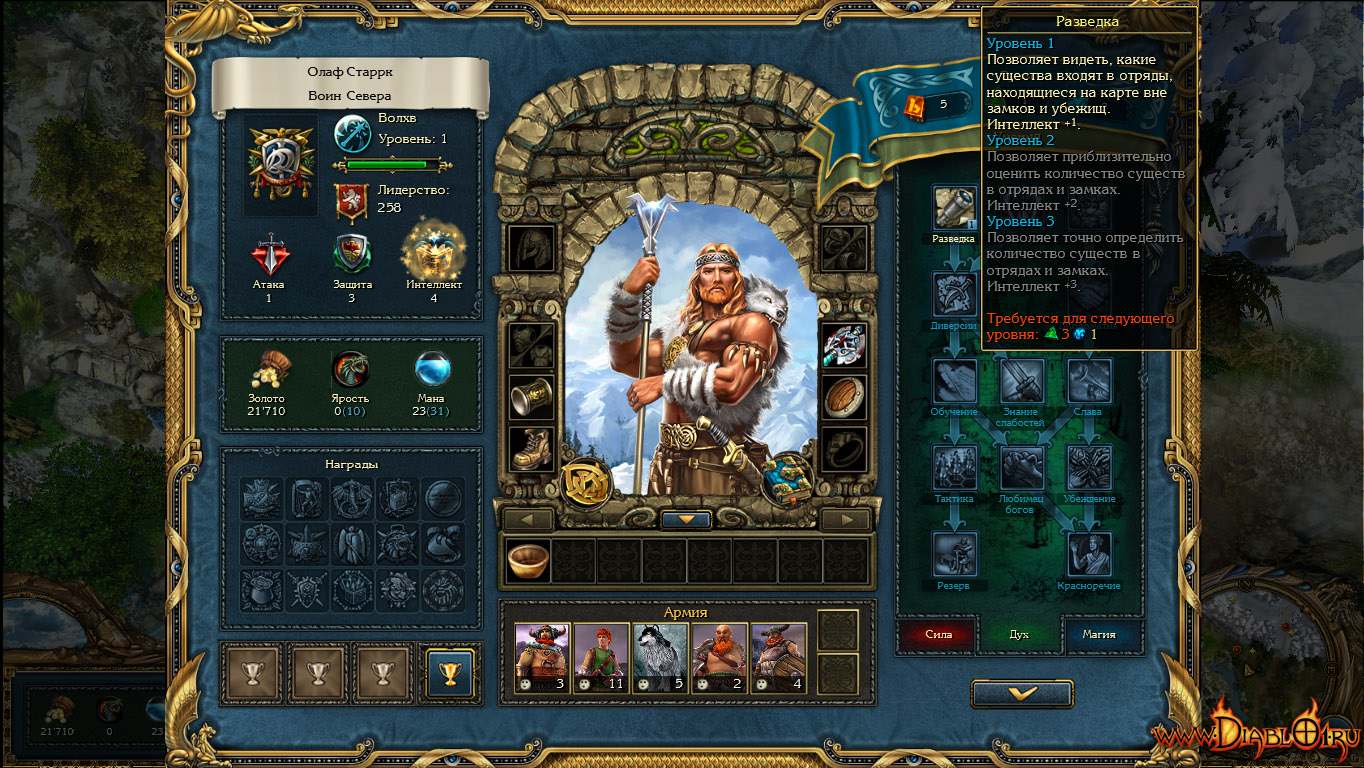Switch to the Сила skill tab
This screenshot has width=1364, height=768.
pyautogui.click(x=938, y=634)
